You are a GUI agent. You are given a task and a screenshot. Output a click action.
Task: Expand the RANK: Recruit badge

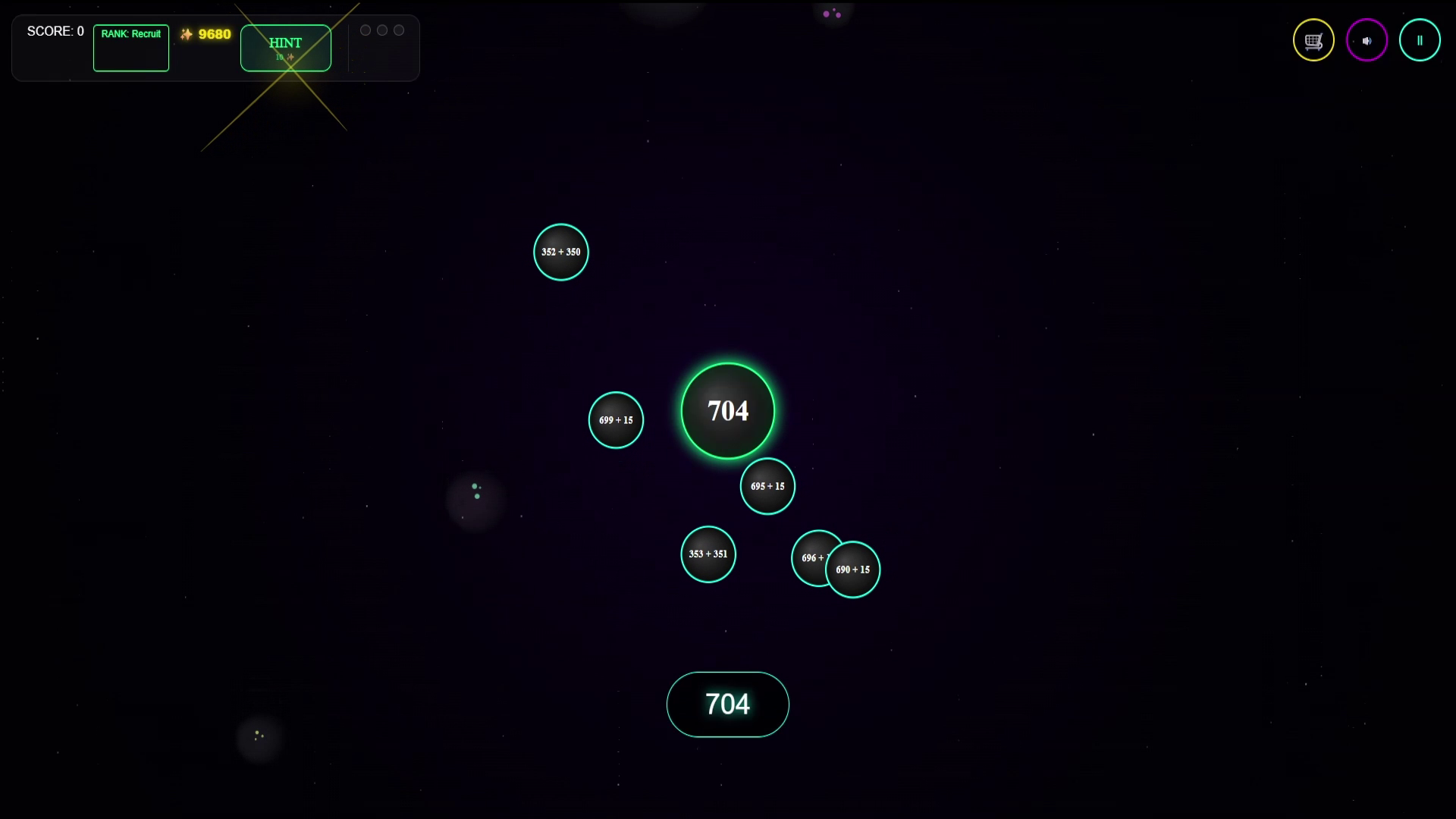pyautogui.click(x=130, y=48)
